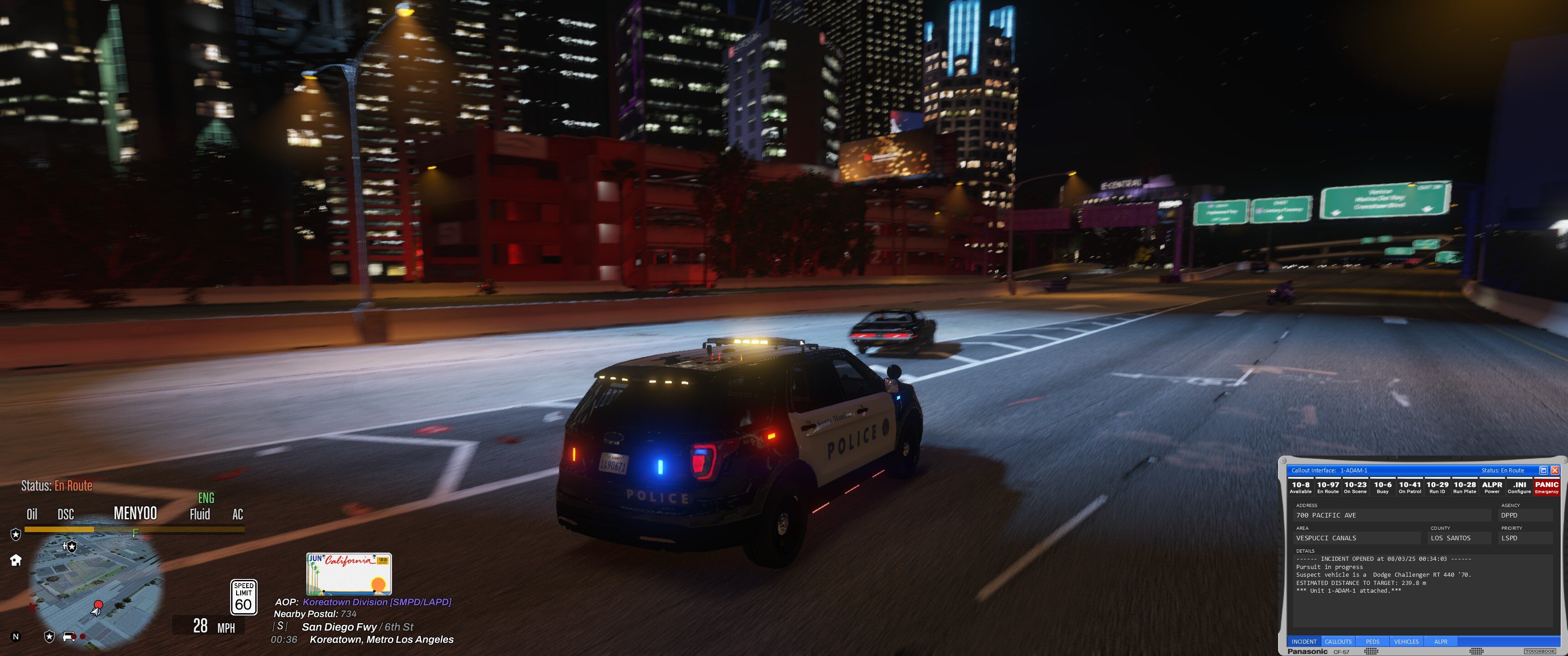The image size is (1568, 656).
Task: Switch to the INCIDENT tab
Action: click(x=1304, y=641)
